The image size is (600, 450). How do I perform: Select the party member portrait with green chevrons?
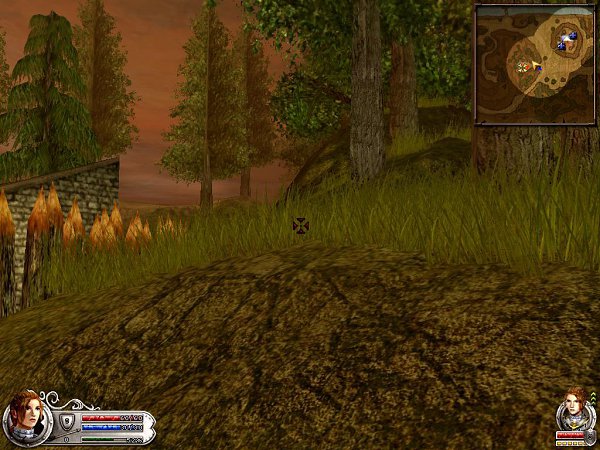click(x=574, y=408)
